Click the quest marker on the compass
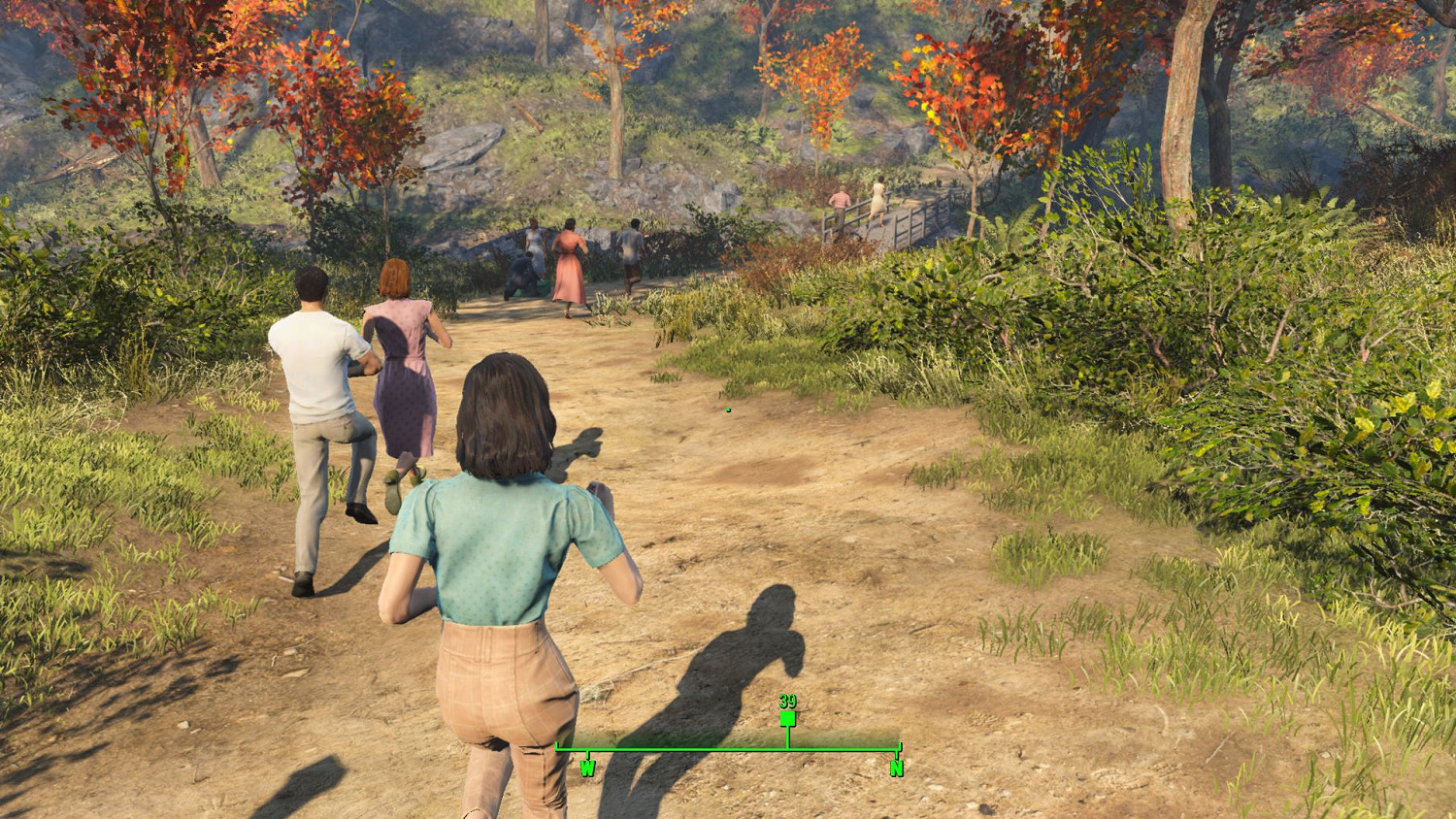 coord(787,718)
